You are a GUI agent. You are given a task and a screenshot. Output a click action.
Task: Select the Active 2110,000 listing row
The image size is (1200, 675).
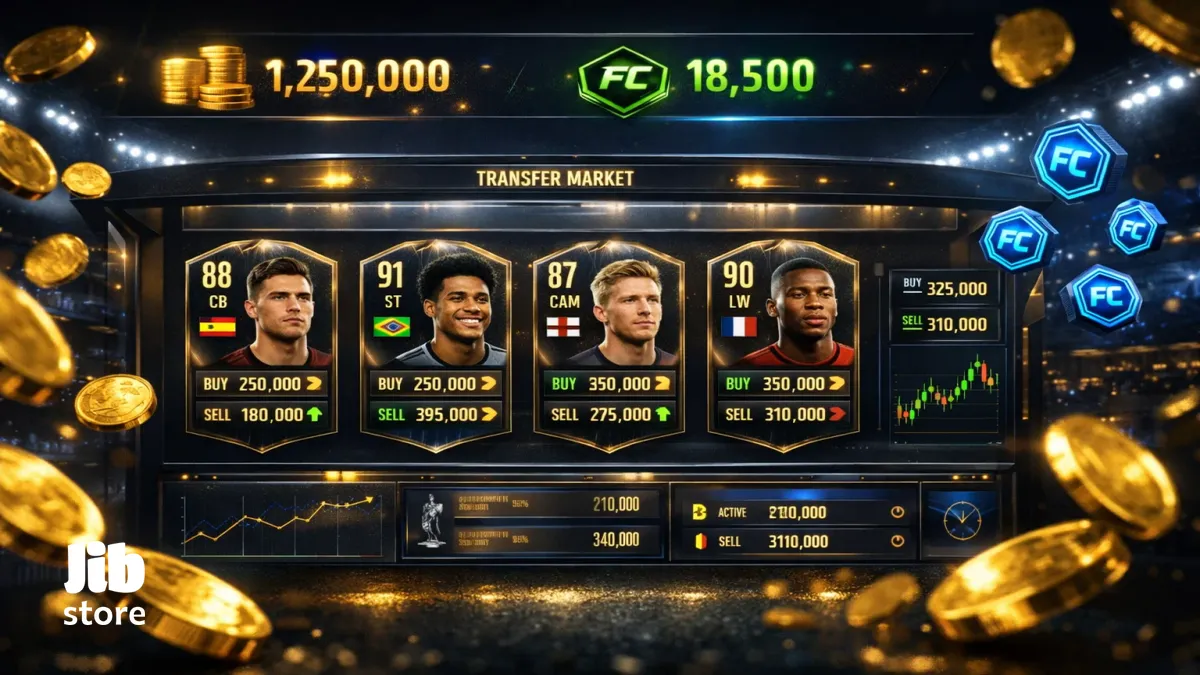coord(796,512)
